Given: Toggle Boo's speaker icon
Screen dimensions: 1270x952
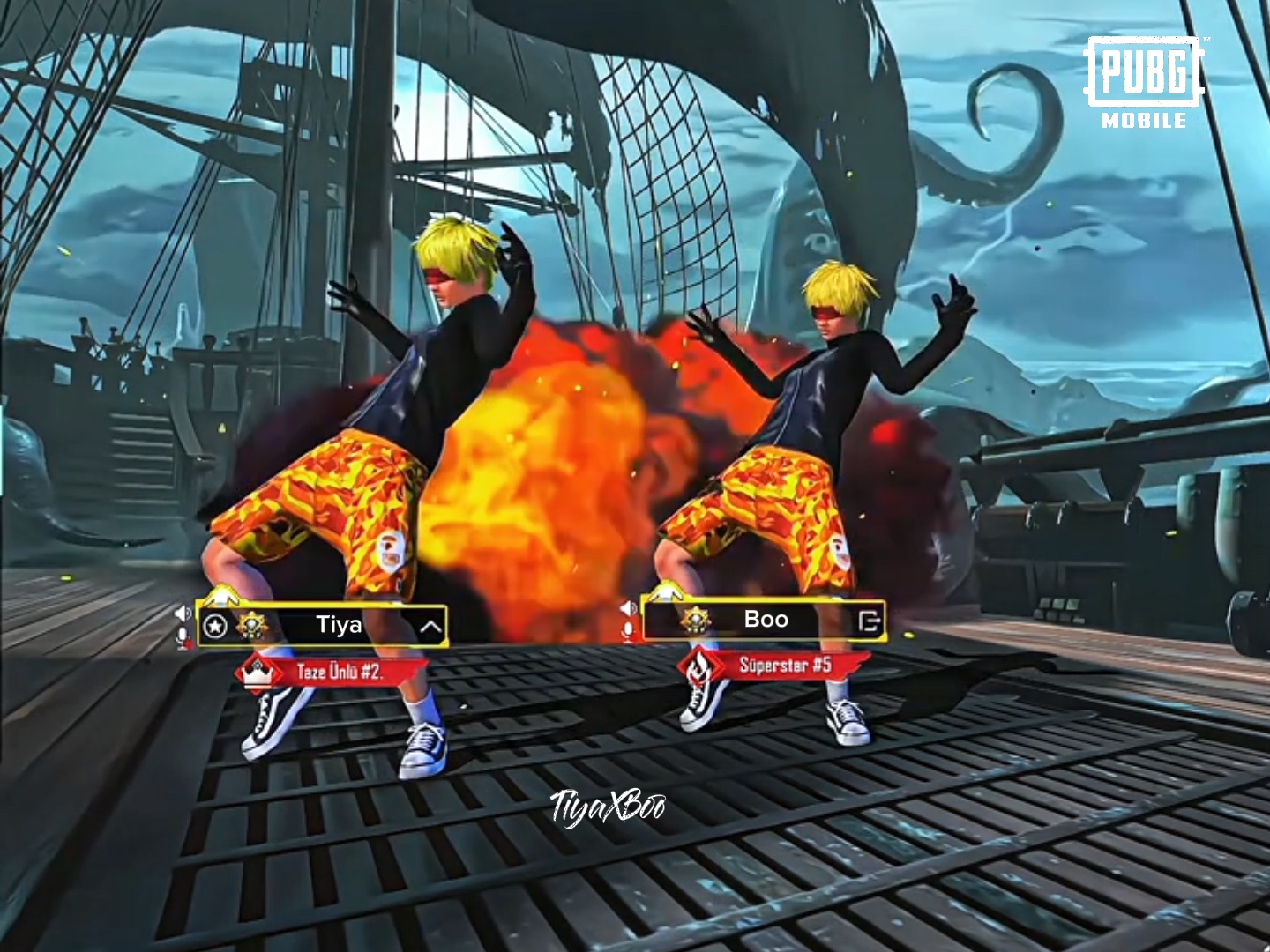Looking at the screenshot, I should pos(628,608).
